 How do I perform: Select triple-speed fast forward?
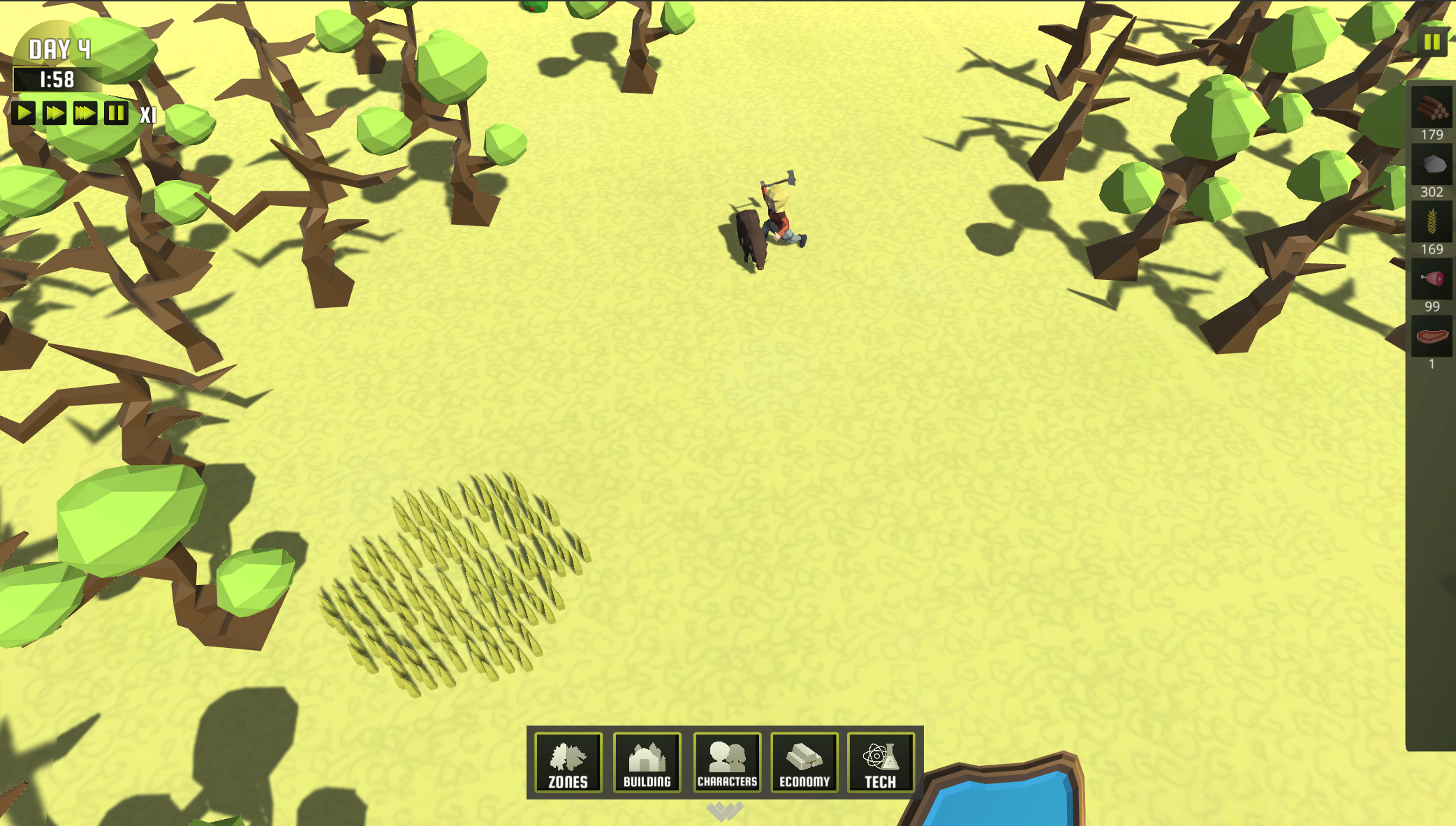click(85, 112)
